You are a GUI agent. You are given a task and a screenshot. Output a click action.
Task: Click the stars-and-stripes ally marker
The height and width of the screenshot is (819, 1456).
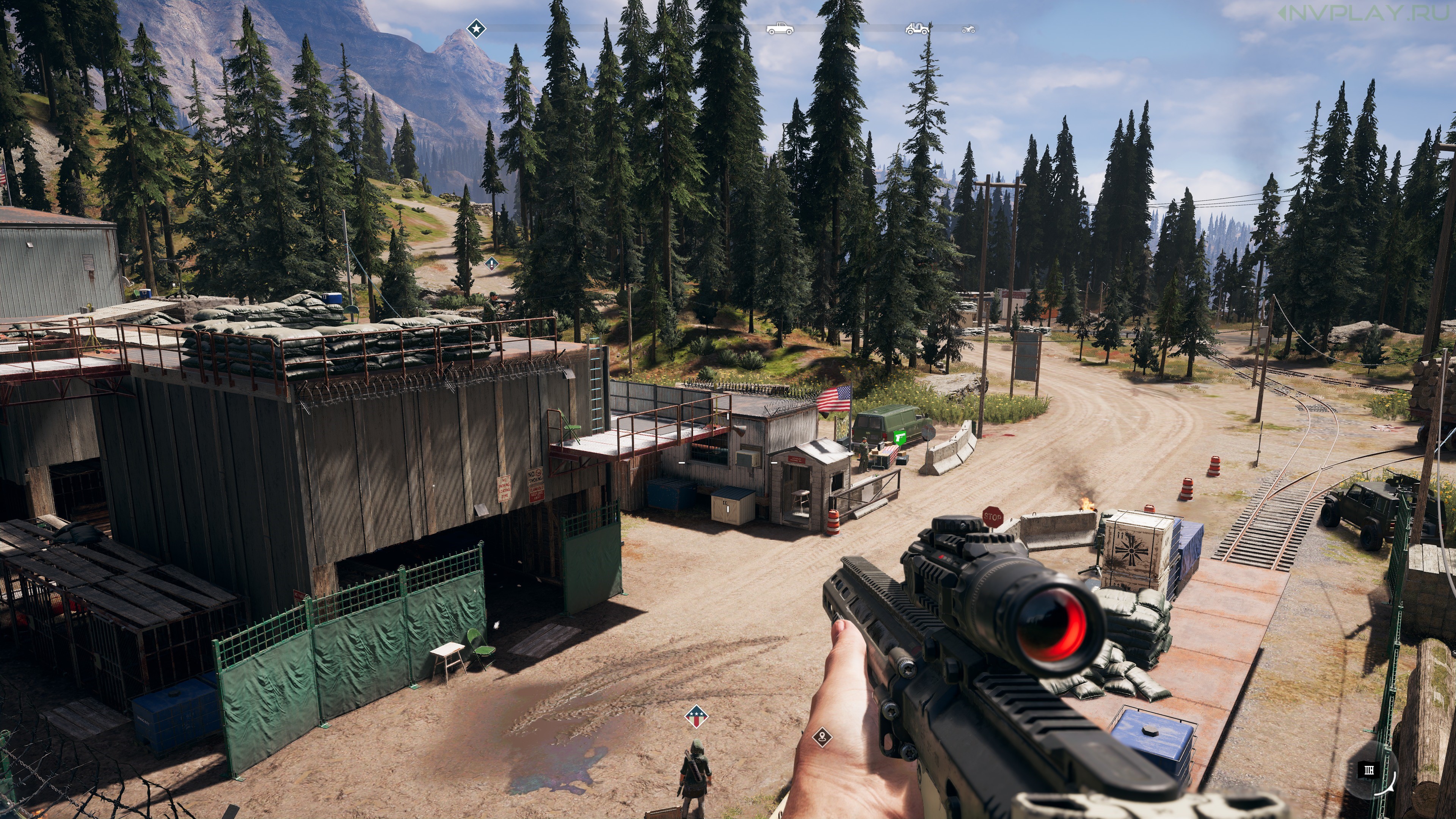click(697, 716)
